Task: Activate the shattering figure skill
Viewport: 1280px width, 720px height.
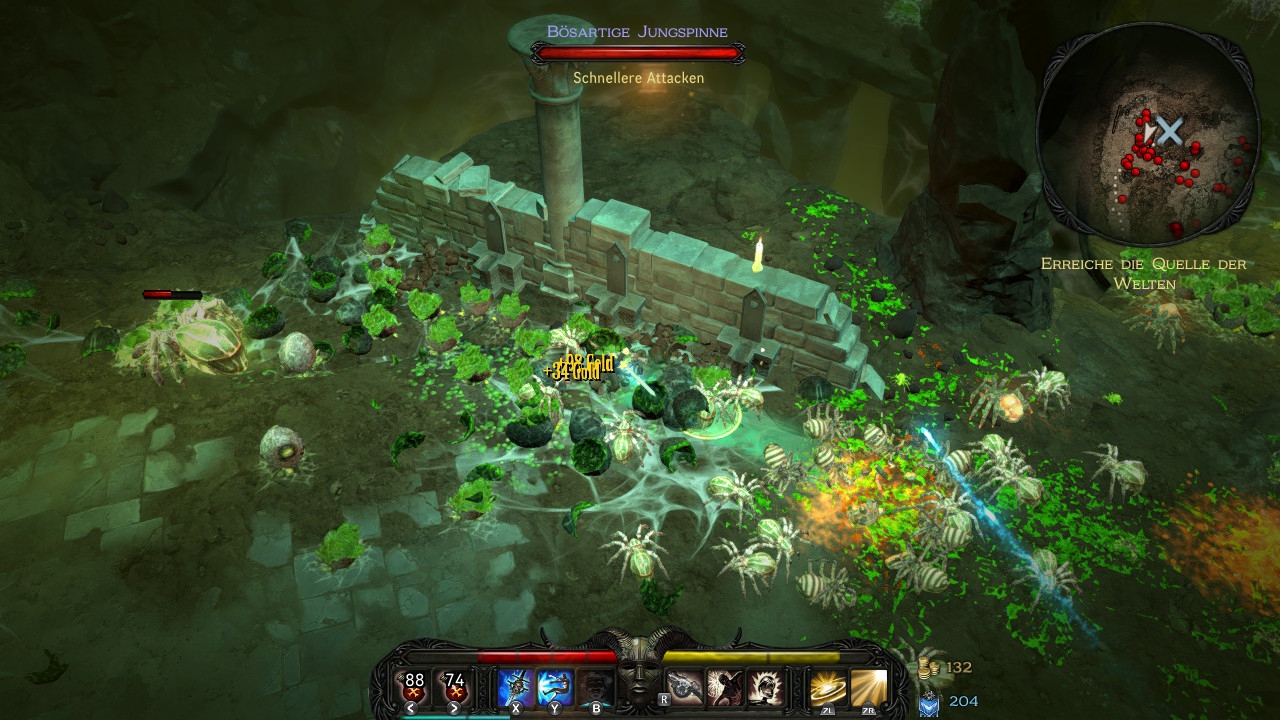Action: pyautogui.click(x=725, y=687)
